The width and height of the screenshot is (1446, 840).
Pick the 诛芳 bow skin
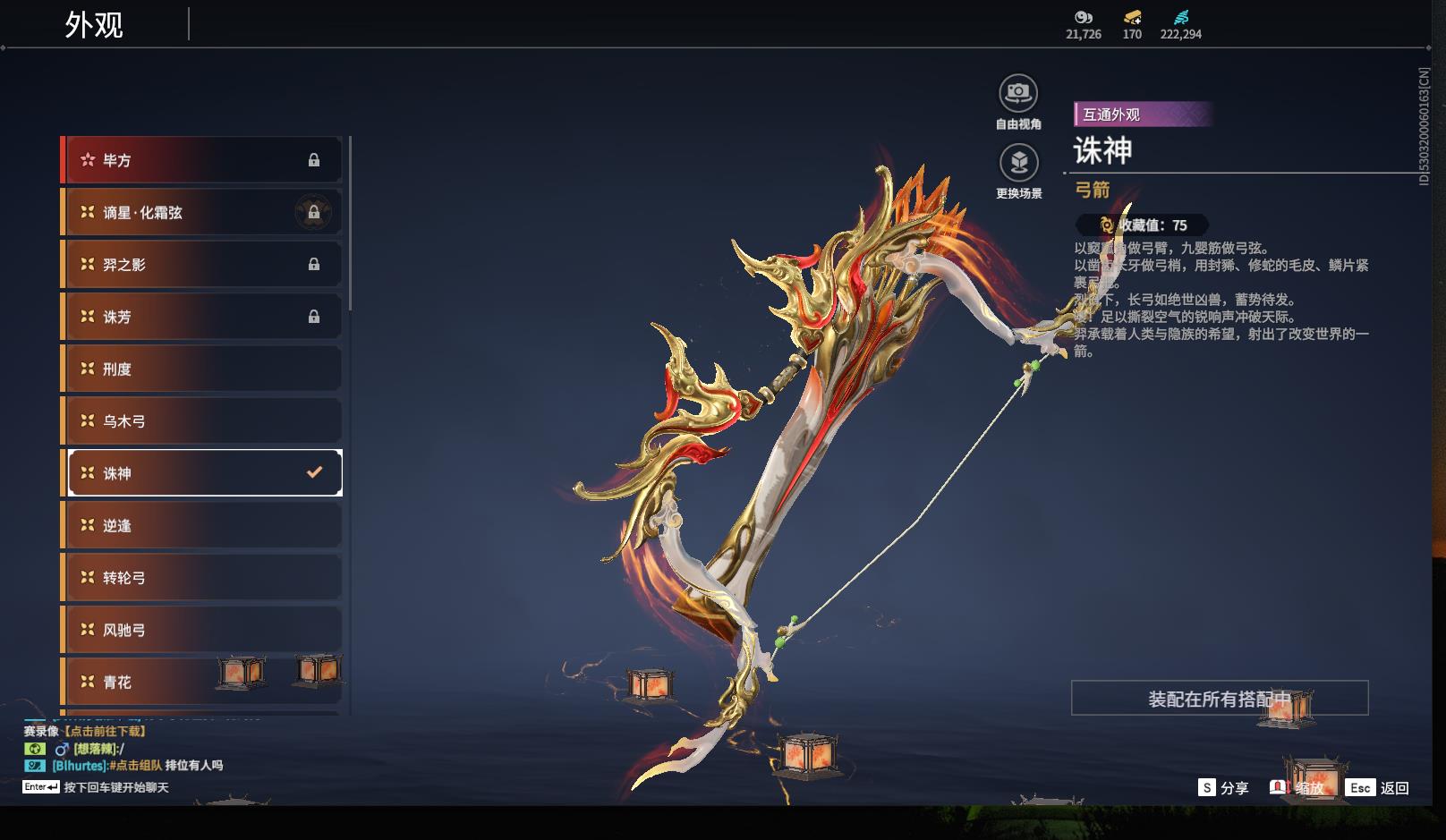[x=201, y=317]
